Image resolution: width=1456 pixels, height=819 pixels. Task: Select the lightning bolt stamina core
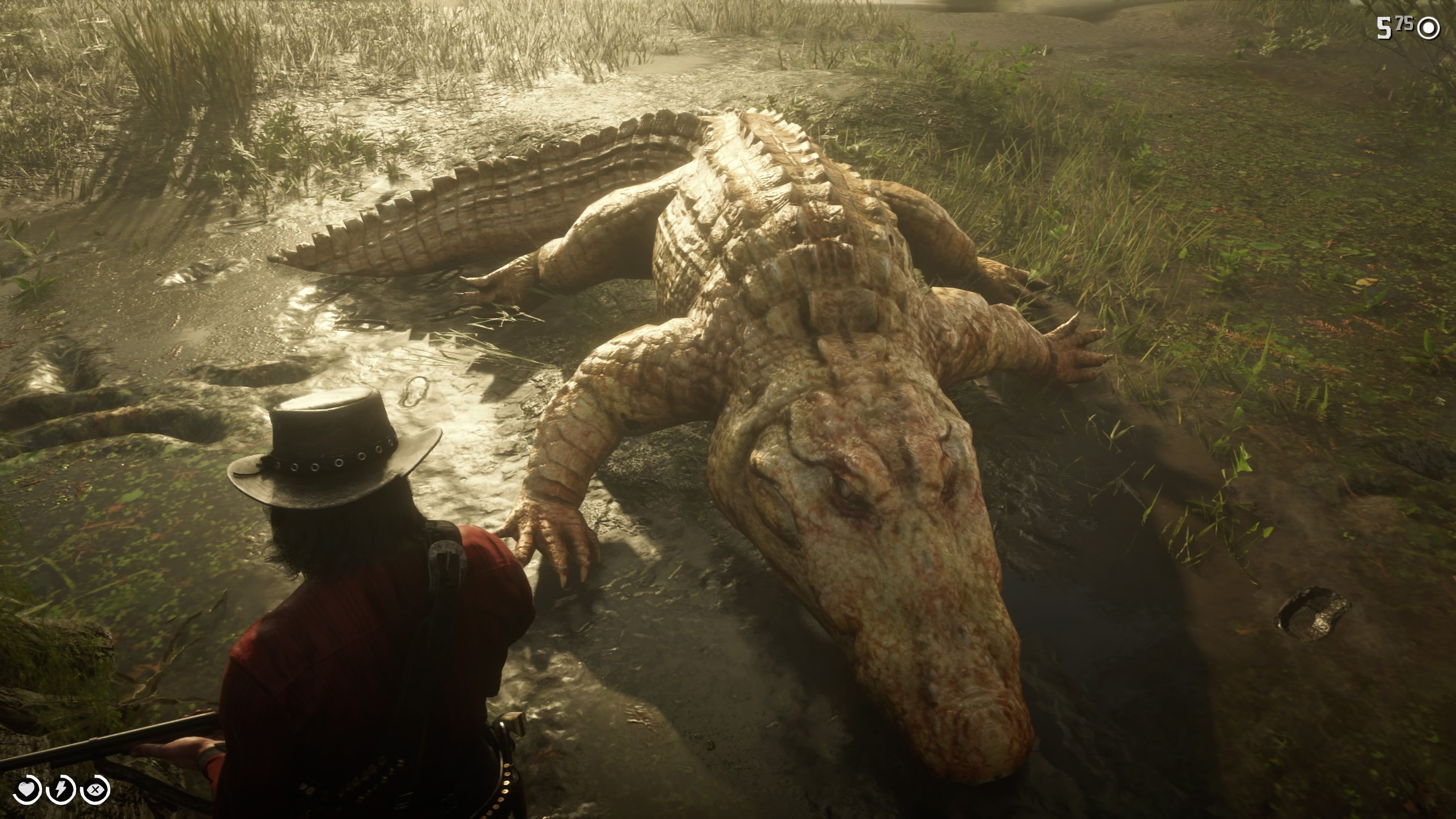tap(61, 789)
